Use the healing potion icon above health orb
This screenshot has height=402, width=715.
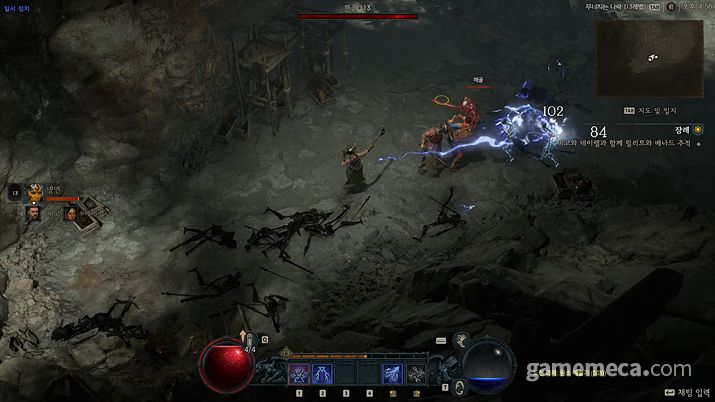pos(251,342)
